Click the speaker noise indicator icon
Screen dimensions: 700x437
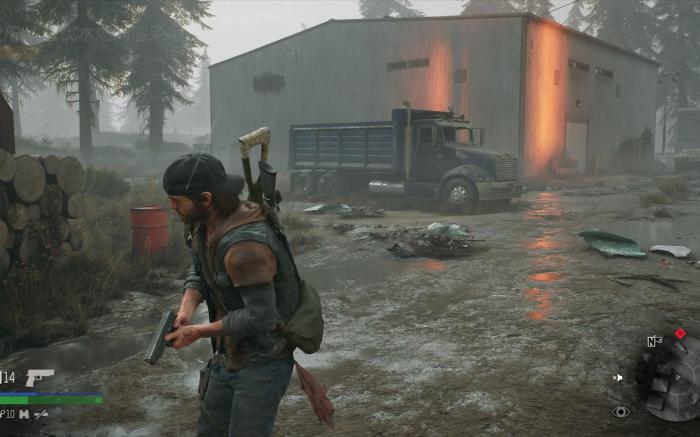618,377
